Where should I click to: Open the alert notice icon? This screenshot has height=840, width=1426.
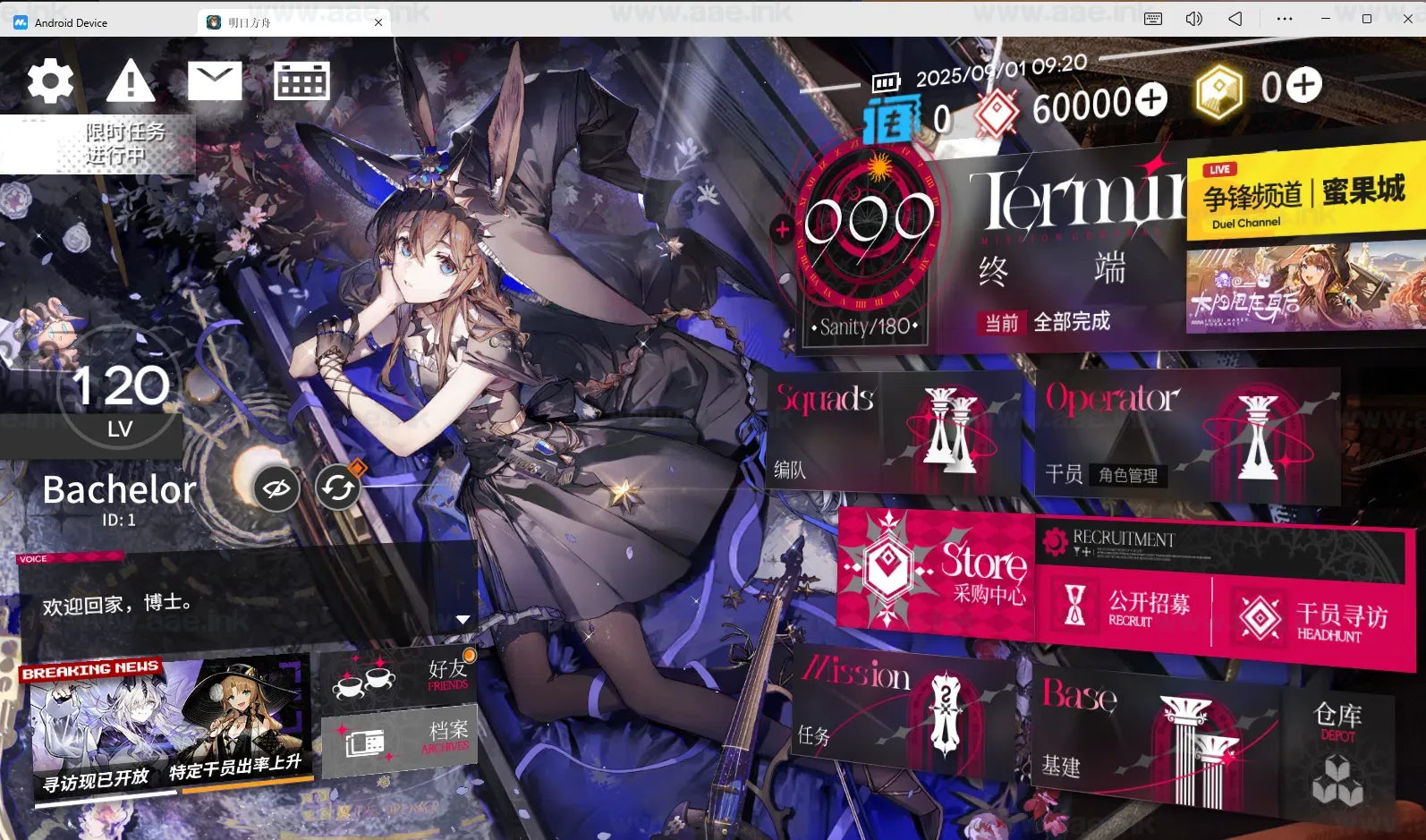click(130, 82)
